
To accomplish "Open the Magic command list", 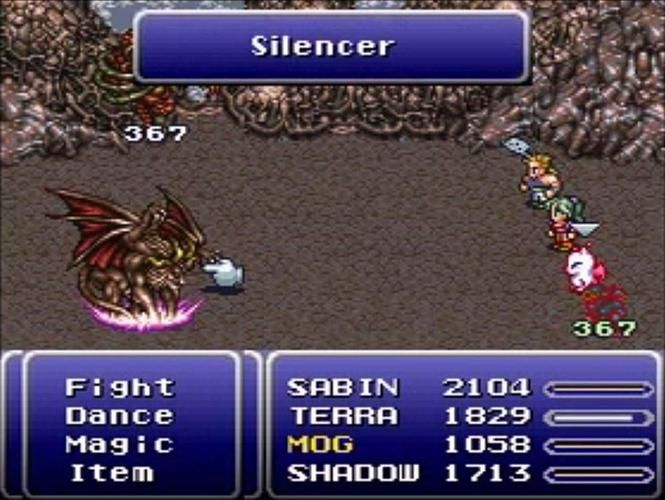I will pos(119,444).
